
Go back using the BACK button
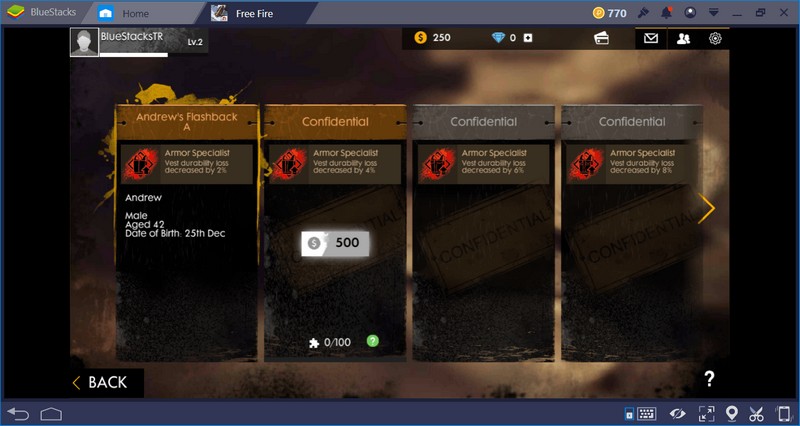tap(100, 382)
